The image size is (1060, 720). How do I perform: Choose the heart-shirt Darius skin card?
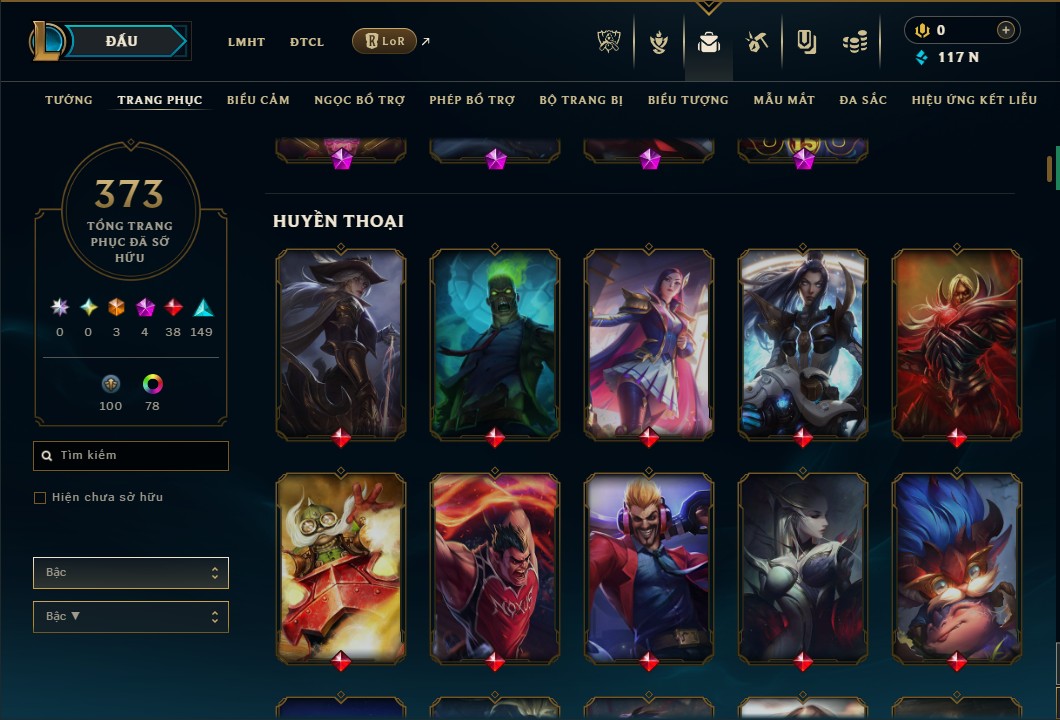[495, 566]
